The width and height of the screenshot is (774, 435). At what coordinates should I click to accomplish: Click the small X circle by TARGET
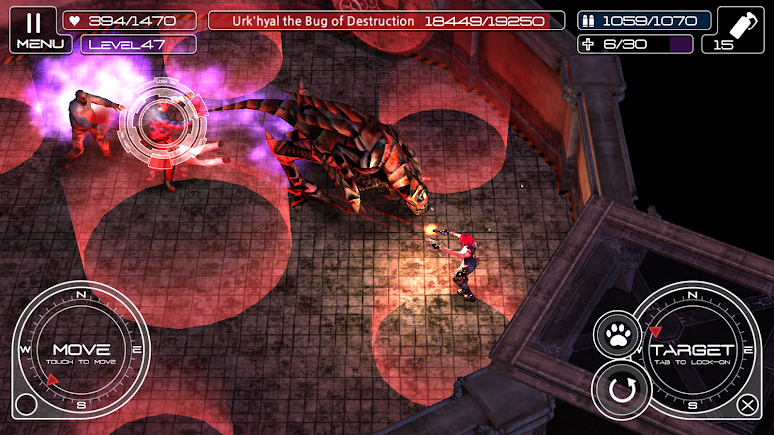[747, 405]
